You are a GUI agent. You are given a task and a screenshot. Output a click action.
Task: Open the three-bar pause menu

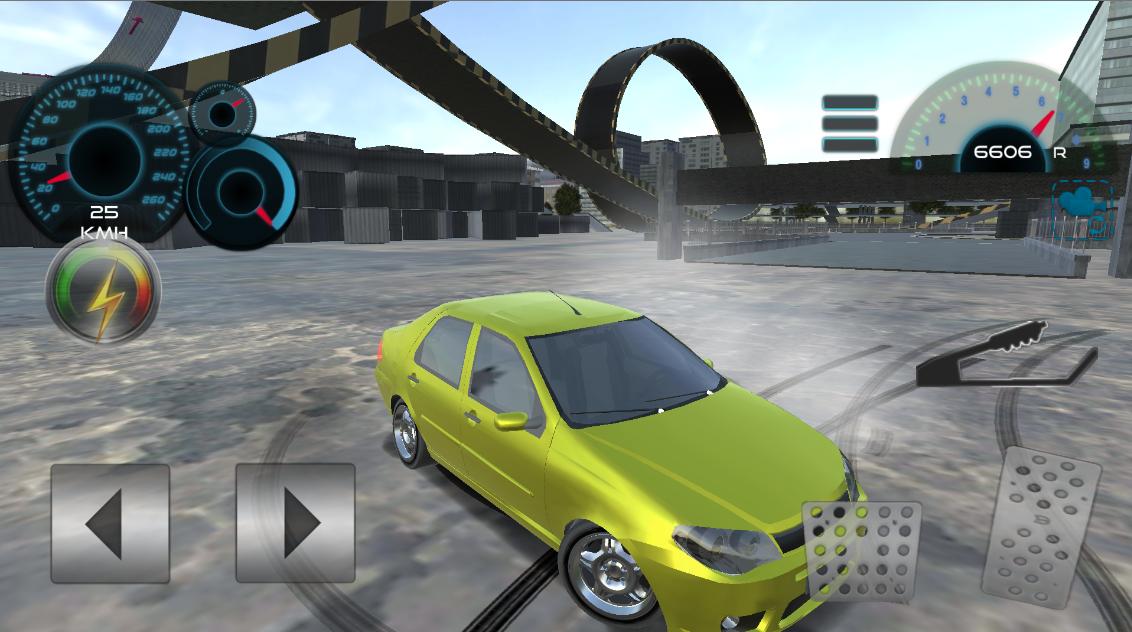[850, 124]
